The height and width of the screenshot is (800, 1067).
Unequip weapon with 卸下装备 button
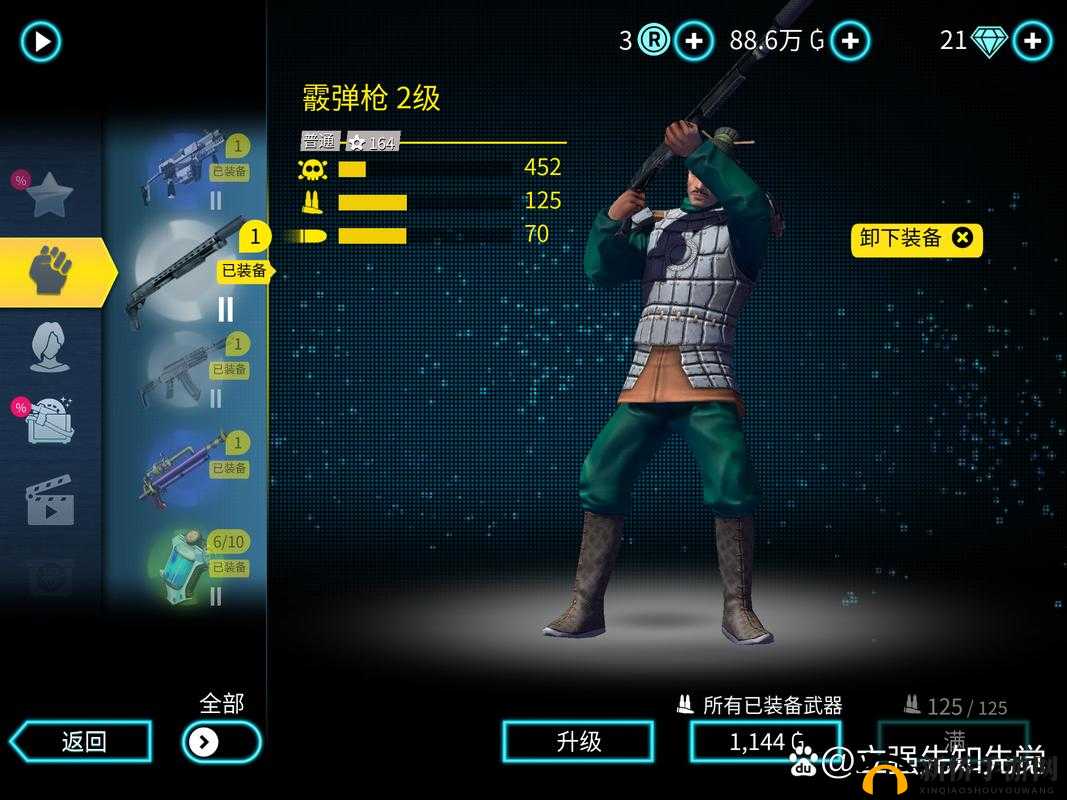[916, 238]
